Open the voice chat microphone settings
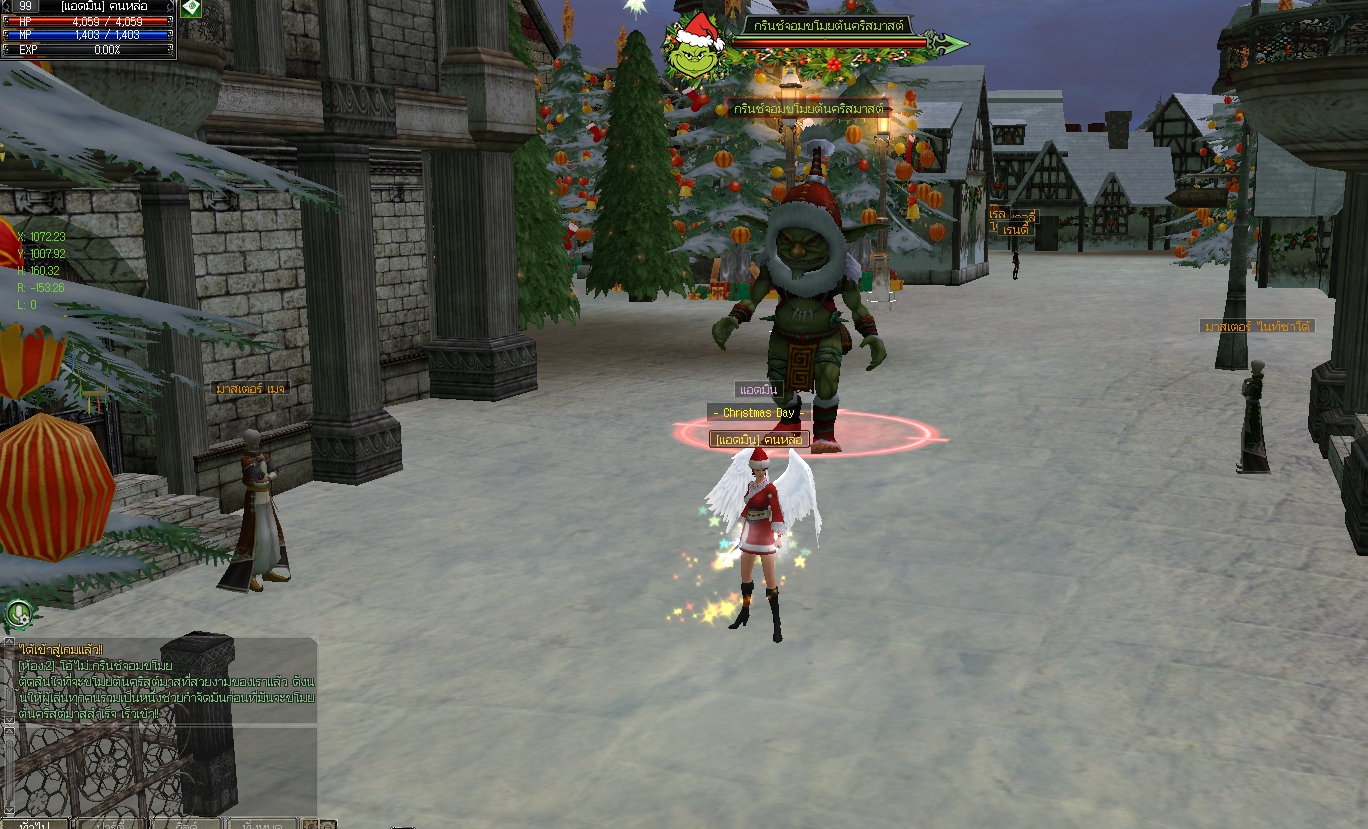Image resolution: width=1368 pixels, height=829 pixels. pos(17,612)
